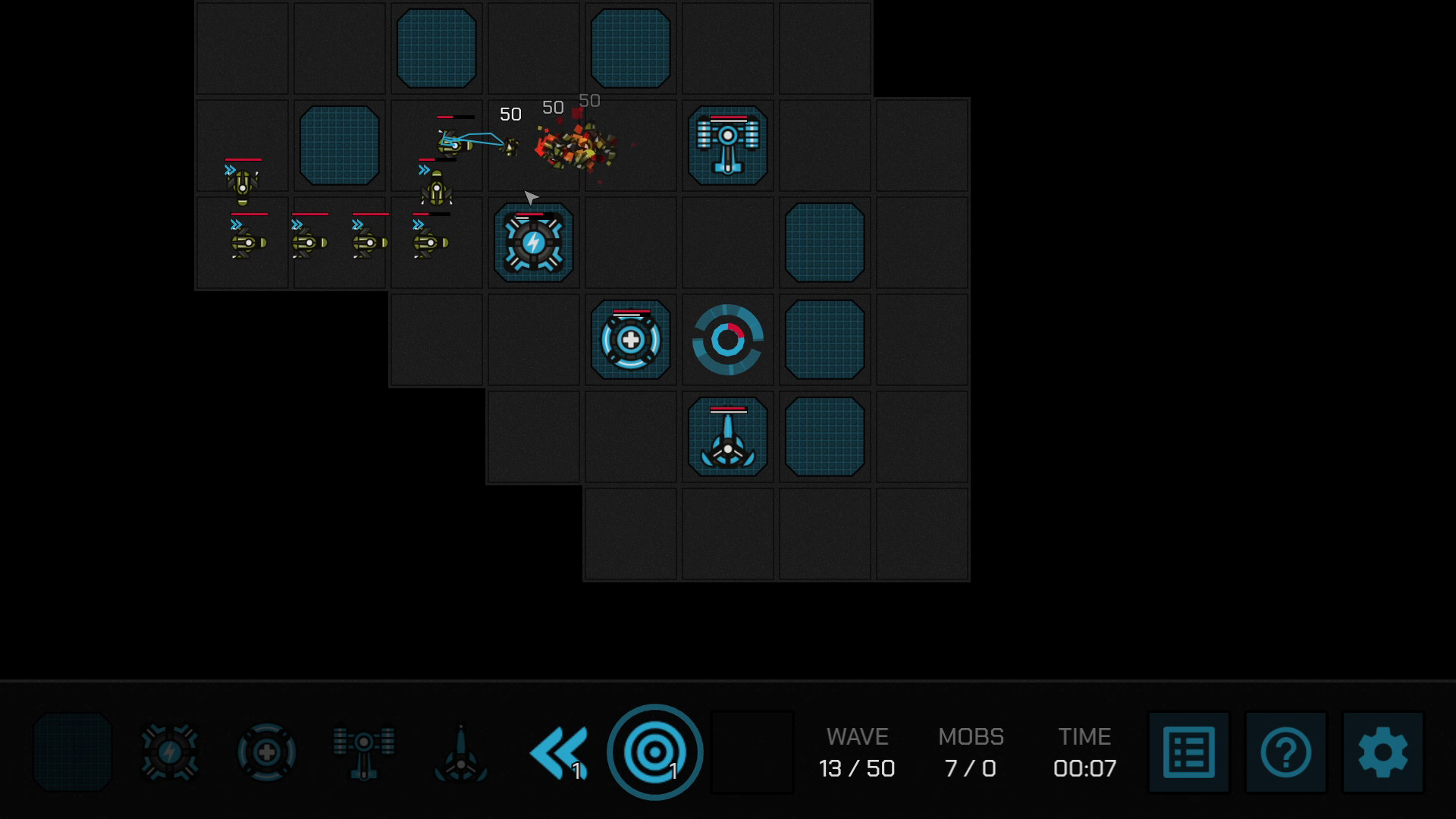
Task: Select the repair tower on the map
Action: click(x=630, y=339)
